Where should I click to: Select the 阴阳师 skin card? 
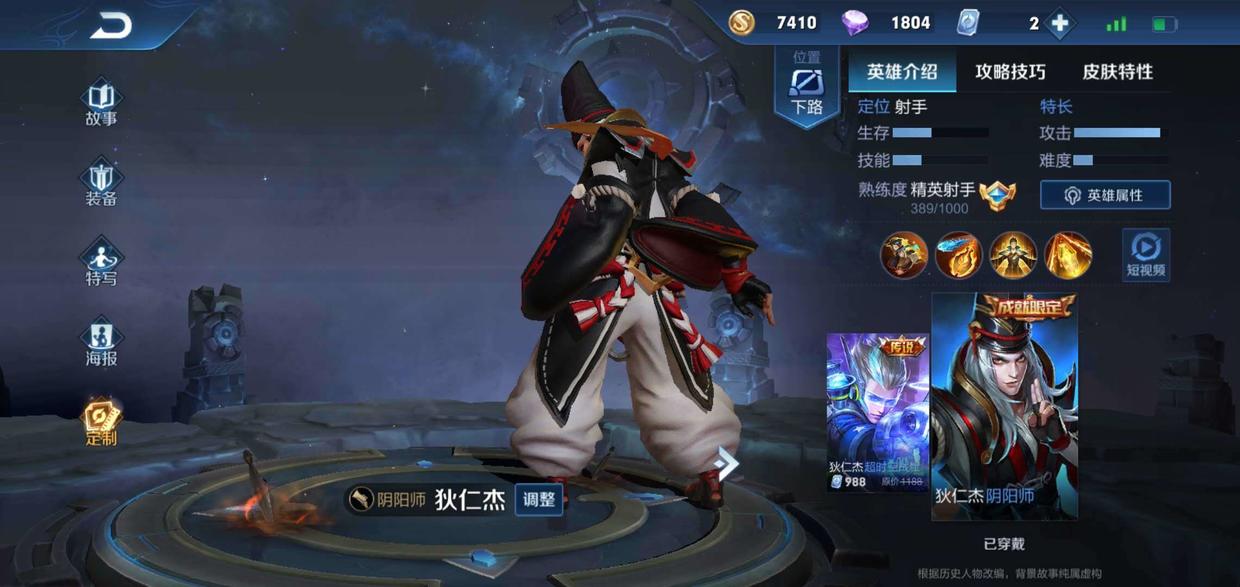pos(1004,405)
